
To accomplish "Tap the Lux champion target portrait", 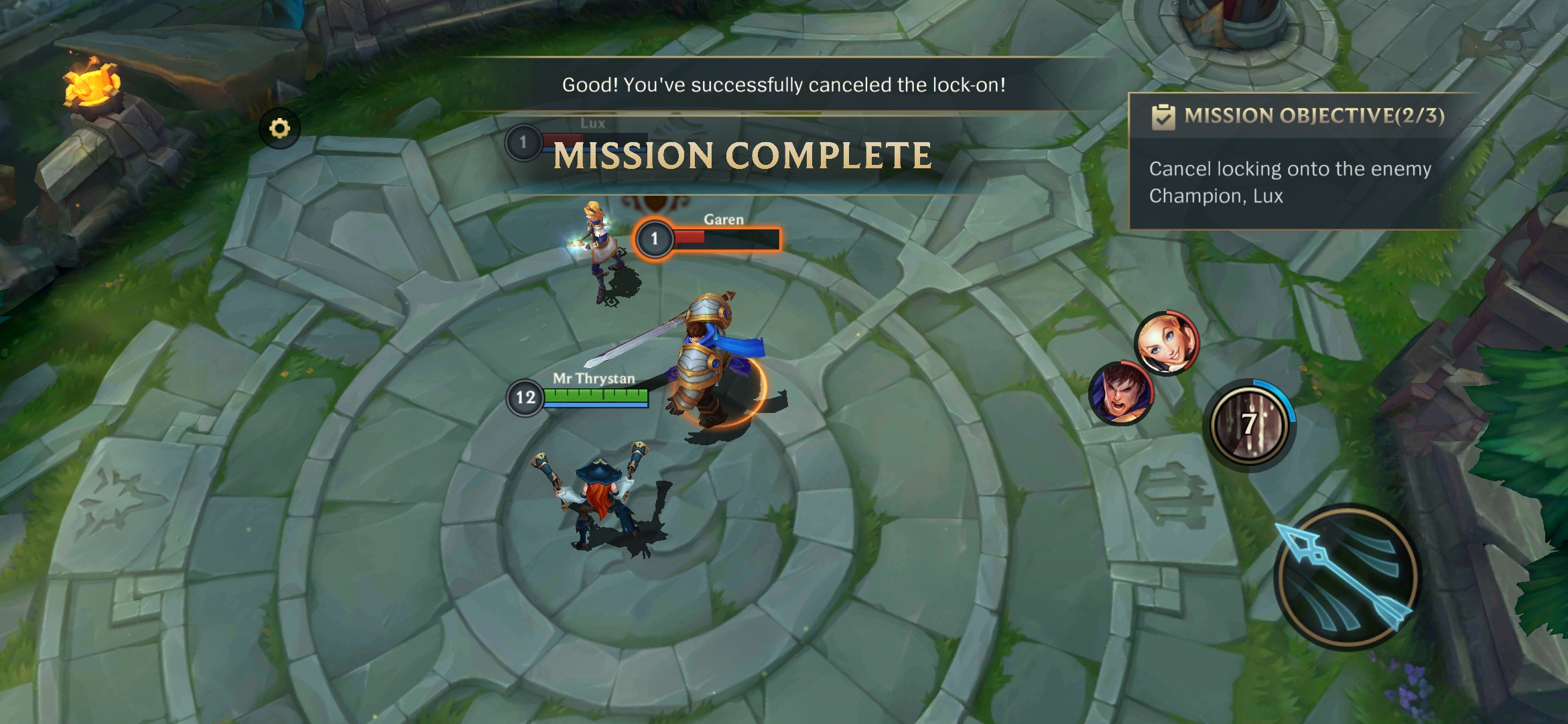I will click(1166, 343).
